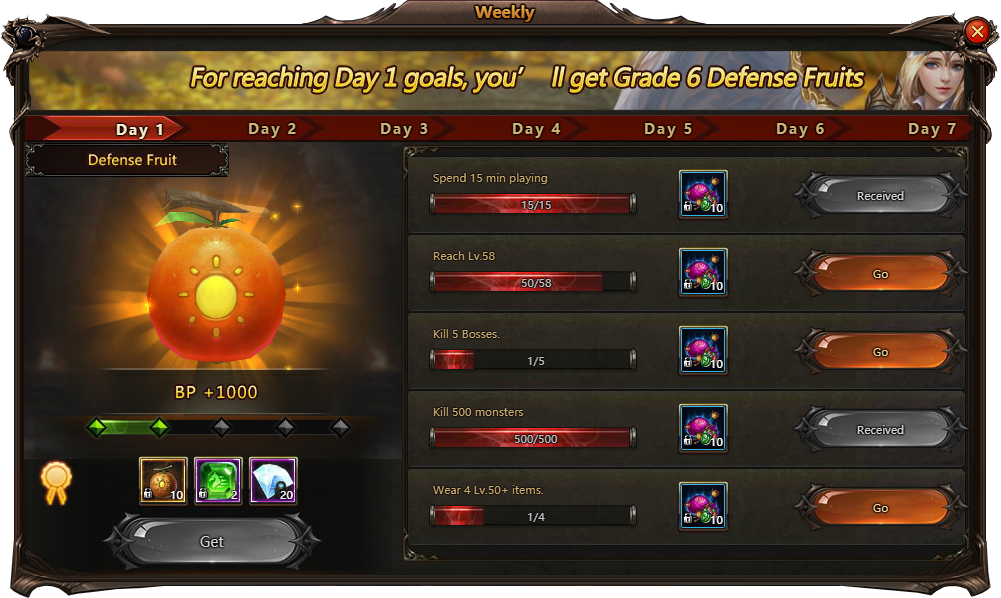The width and height of the screenshot is (1001, 598).
Task: Click Go for the Kill 5 Bosses goal
Action: pos(880,352)
